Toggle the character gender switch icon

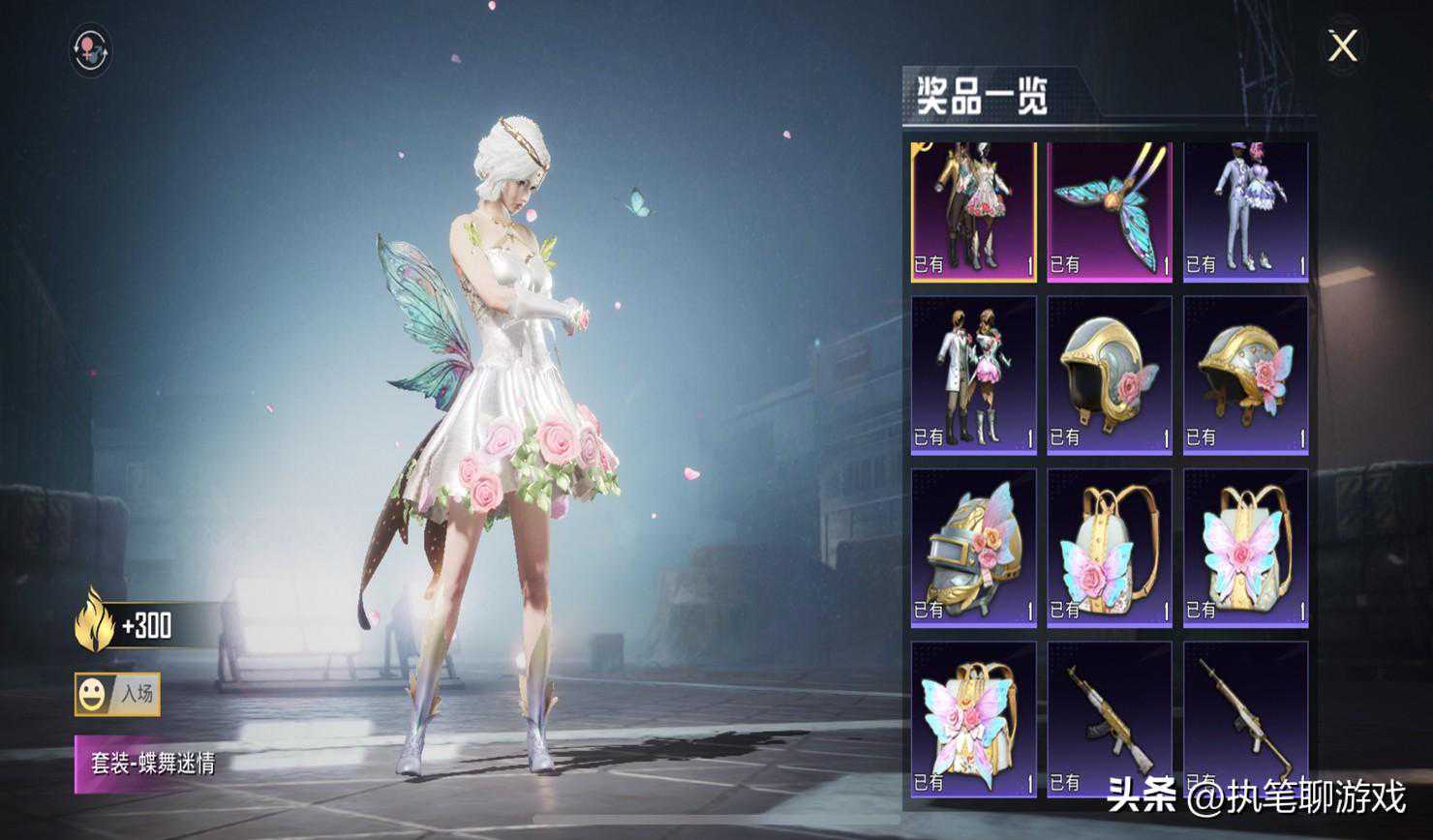click(91, 50)
